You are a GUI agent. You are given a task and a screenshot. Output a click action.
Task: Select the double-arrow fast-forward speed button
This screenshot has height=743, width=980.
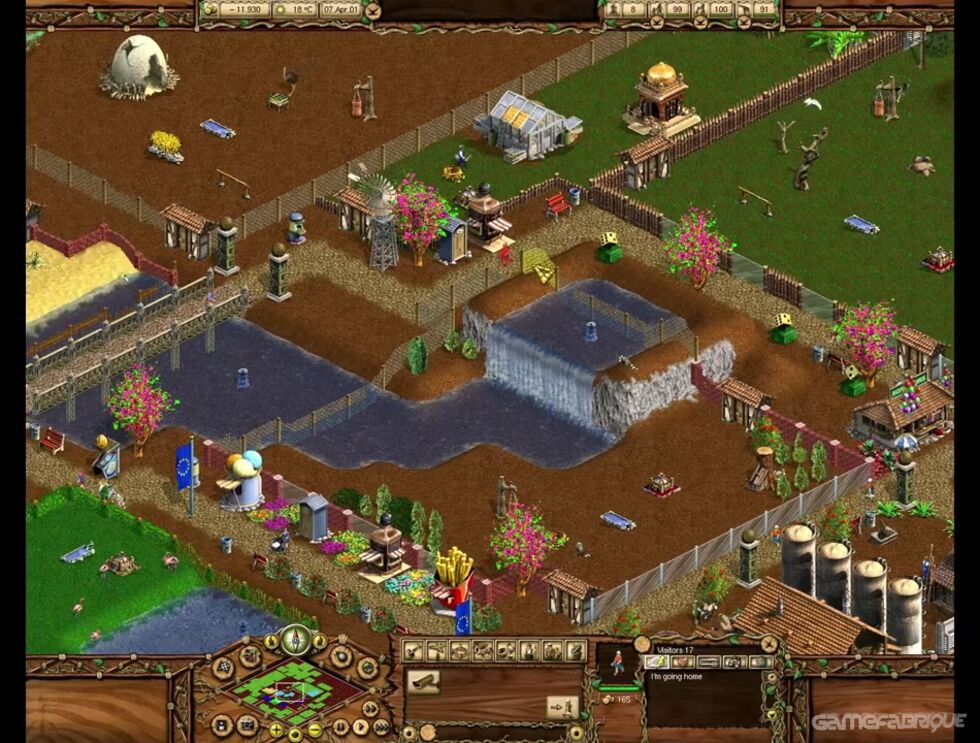[x=370, y=708]
